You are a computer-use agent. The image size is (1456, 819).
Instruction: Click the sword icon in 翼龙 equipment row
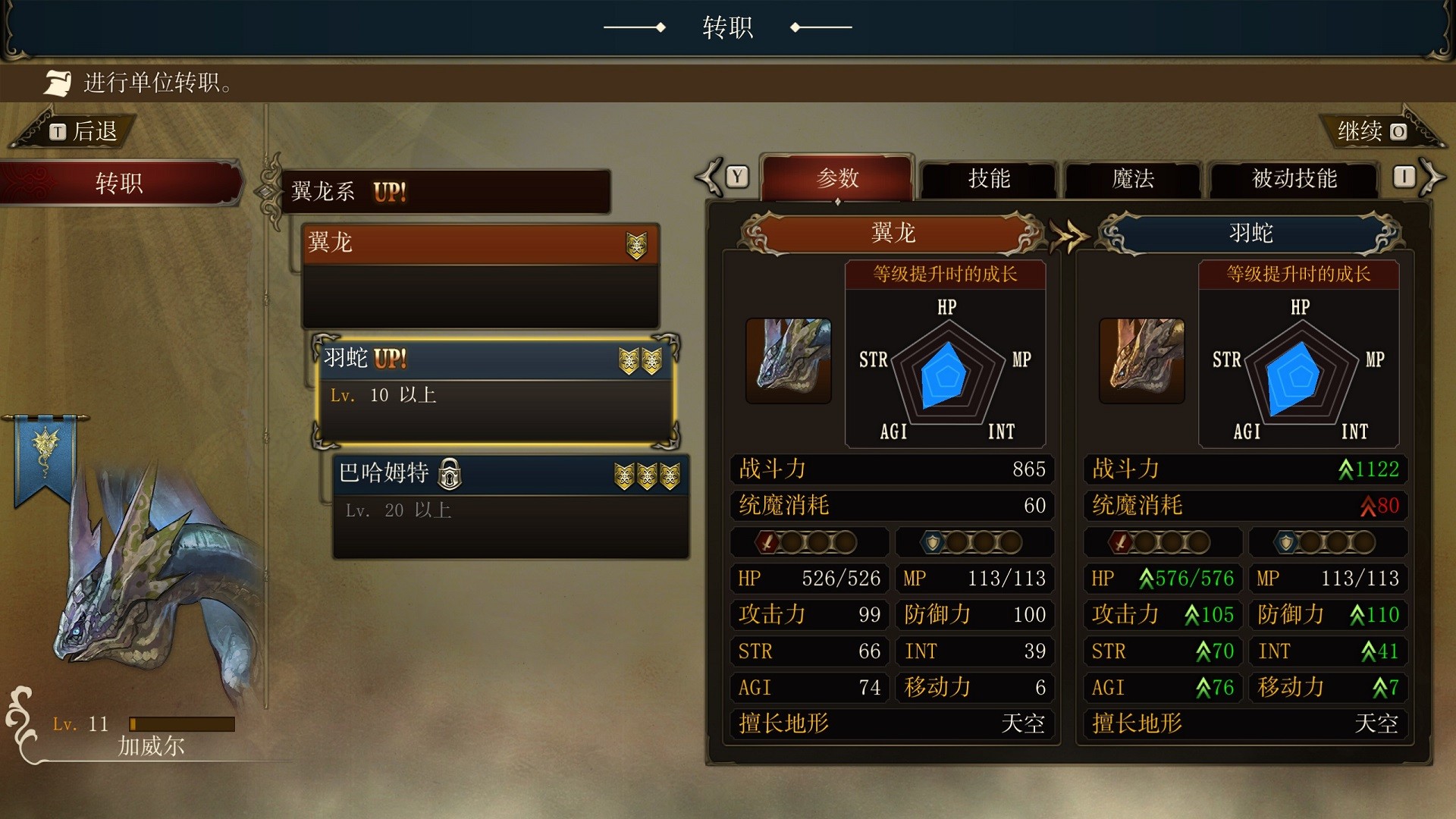click(x=770, y=542)
